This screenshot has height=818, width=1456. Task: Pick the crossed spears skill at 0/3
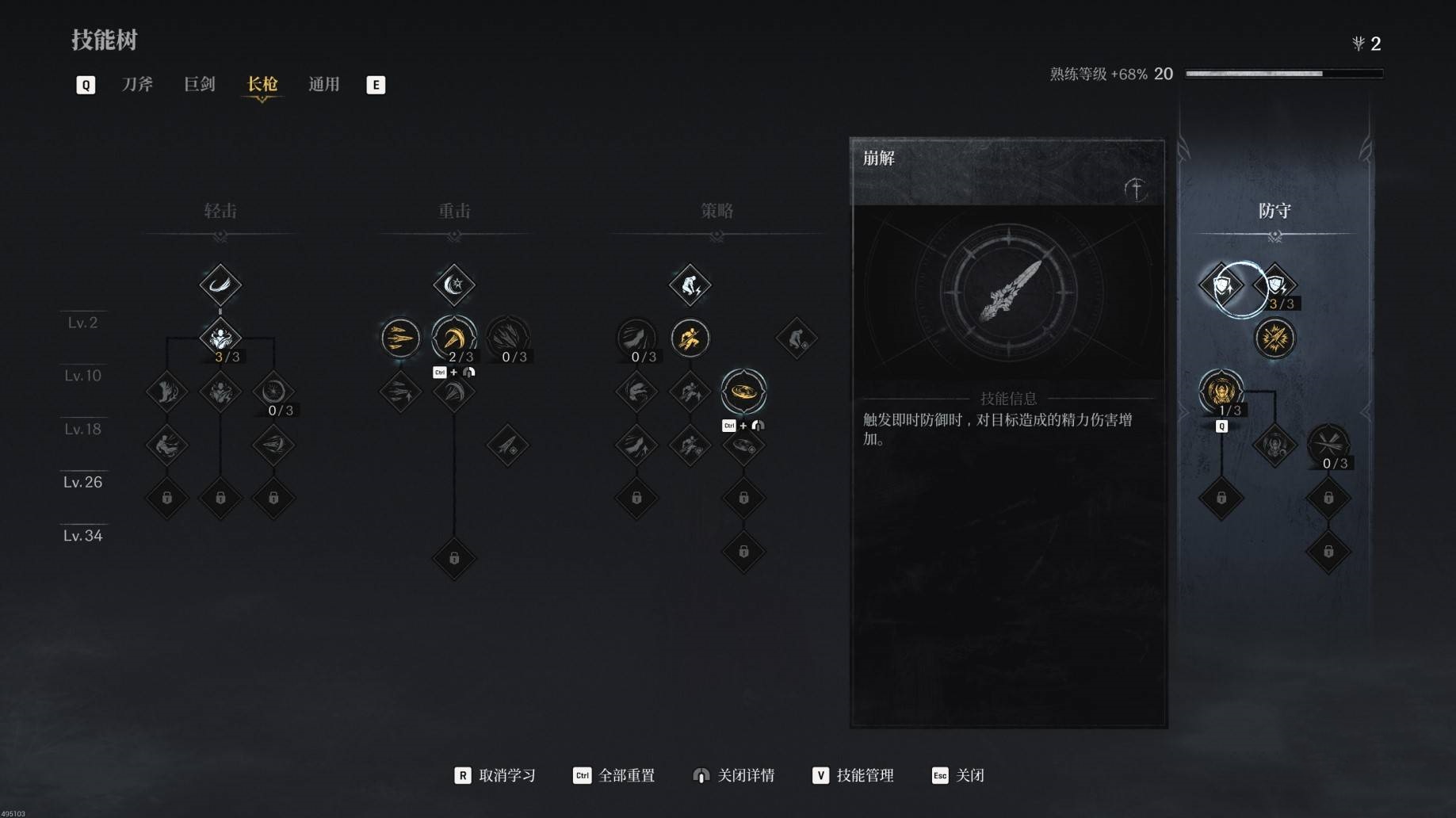click(x=1328, y=444)
